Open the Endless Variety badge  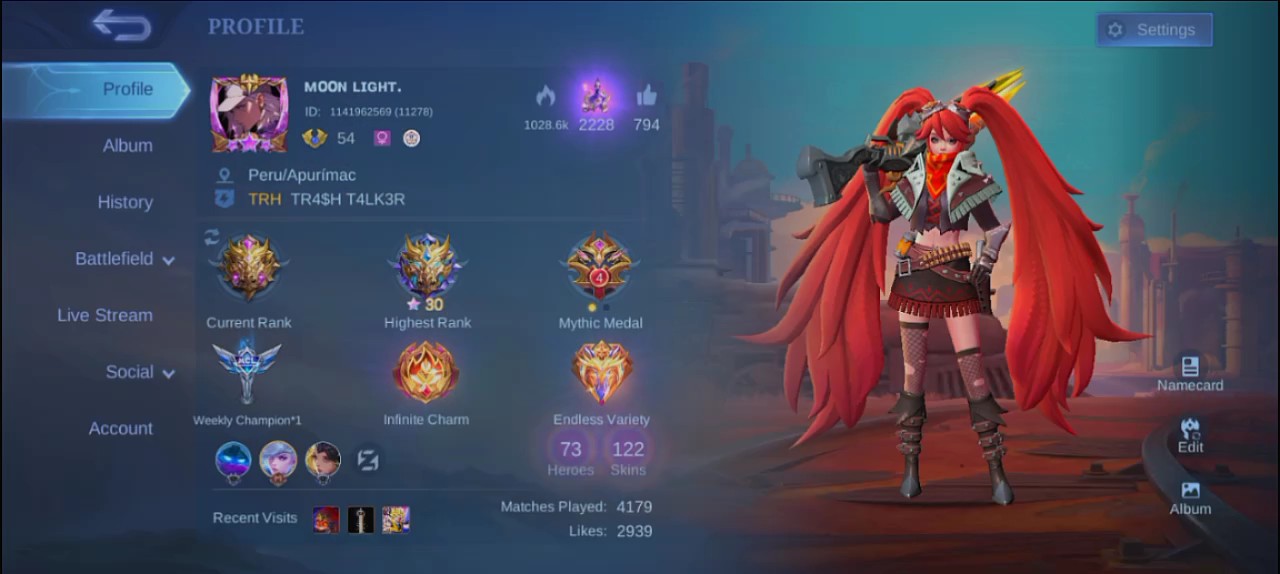point(601,372)
